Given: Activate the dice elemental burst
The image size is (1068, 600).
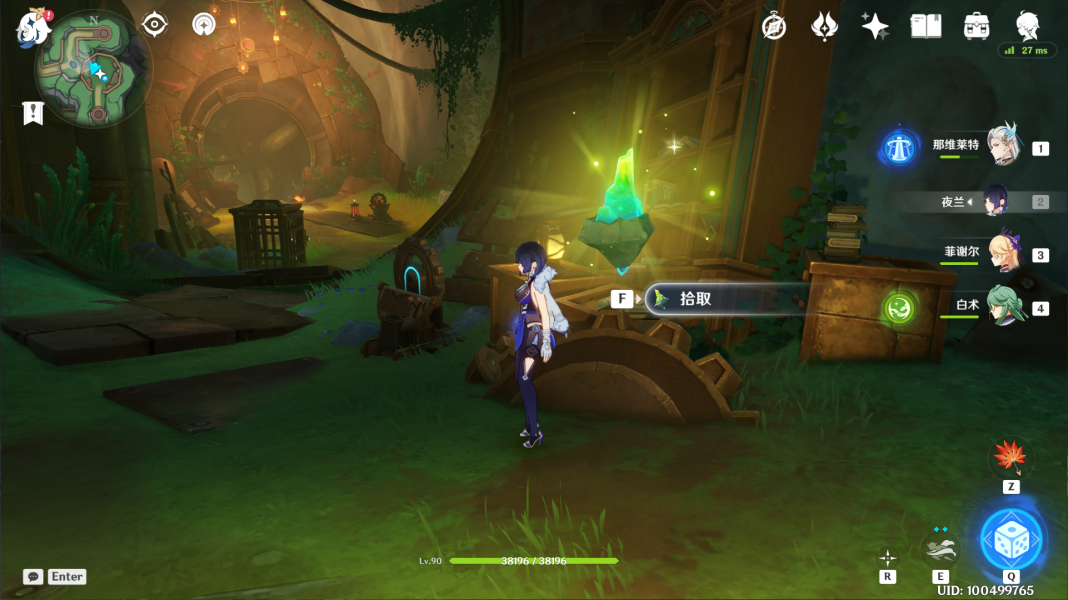Looking at the screenshot, I should click(1012, 540).
